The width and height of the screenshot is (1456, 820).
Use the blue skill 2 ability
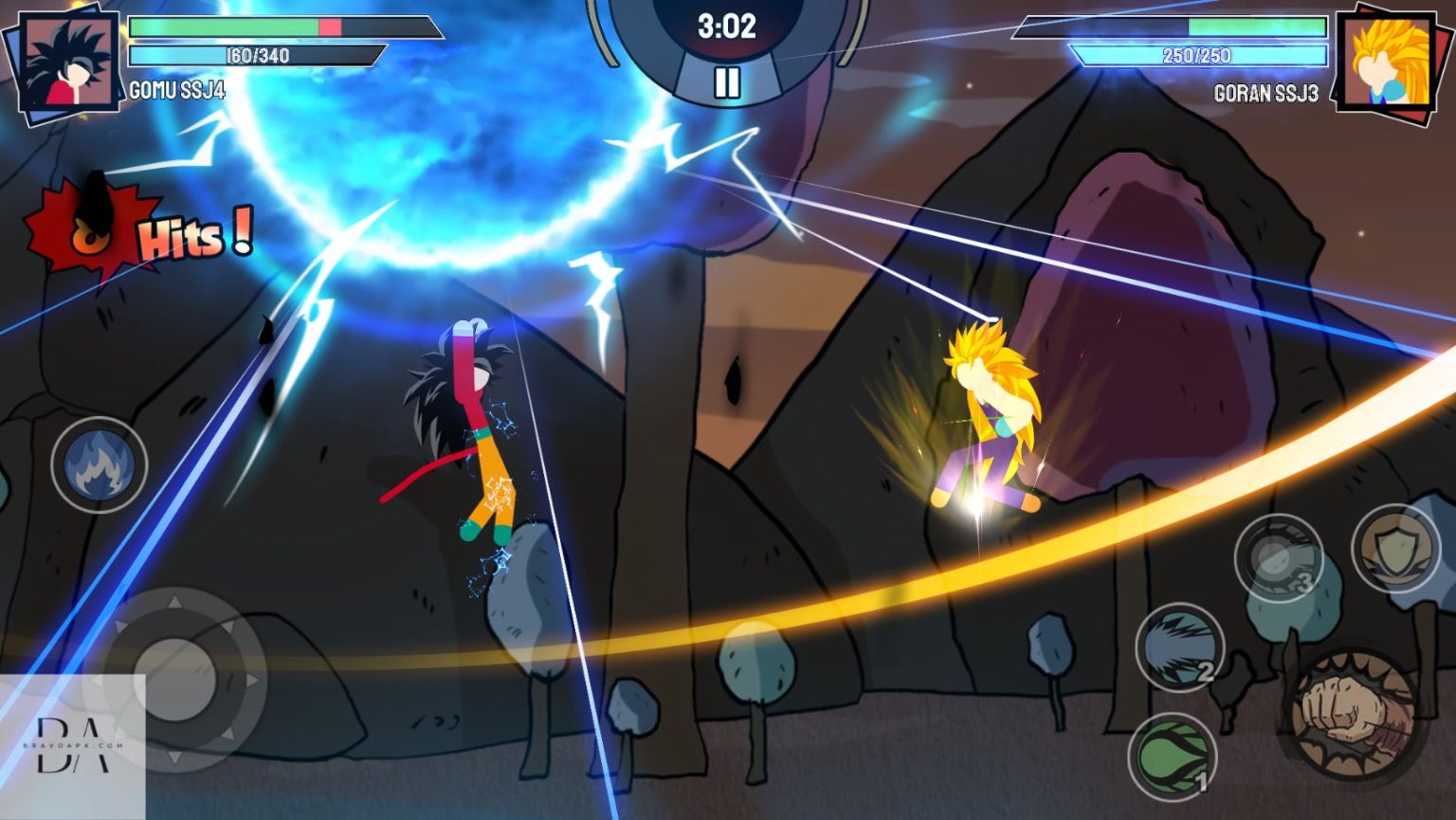coord(1179,648)
